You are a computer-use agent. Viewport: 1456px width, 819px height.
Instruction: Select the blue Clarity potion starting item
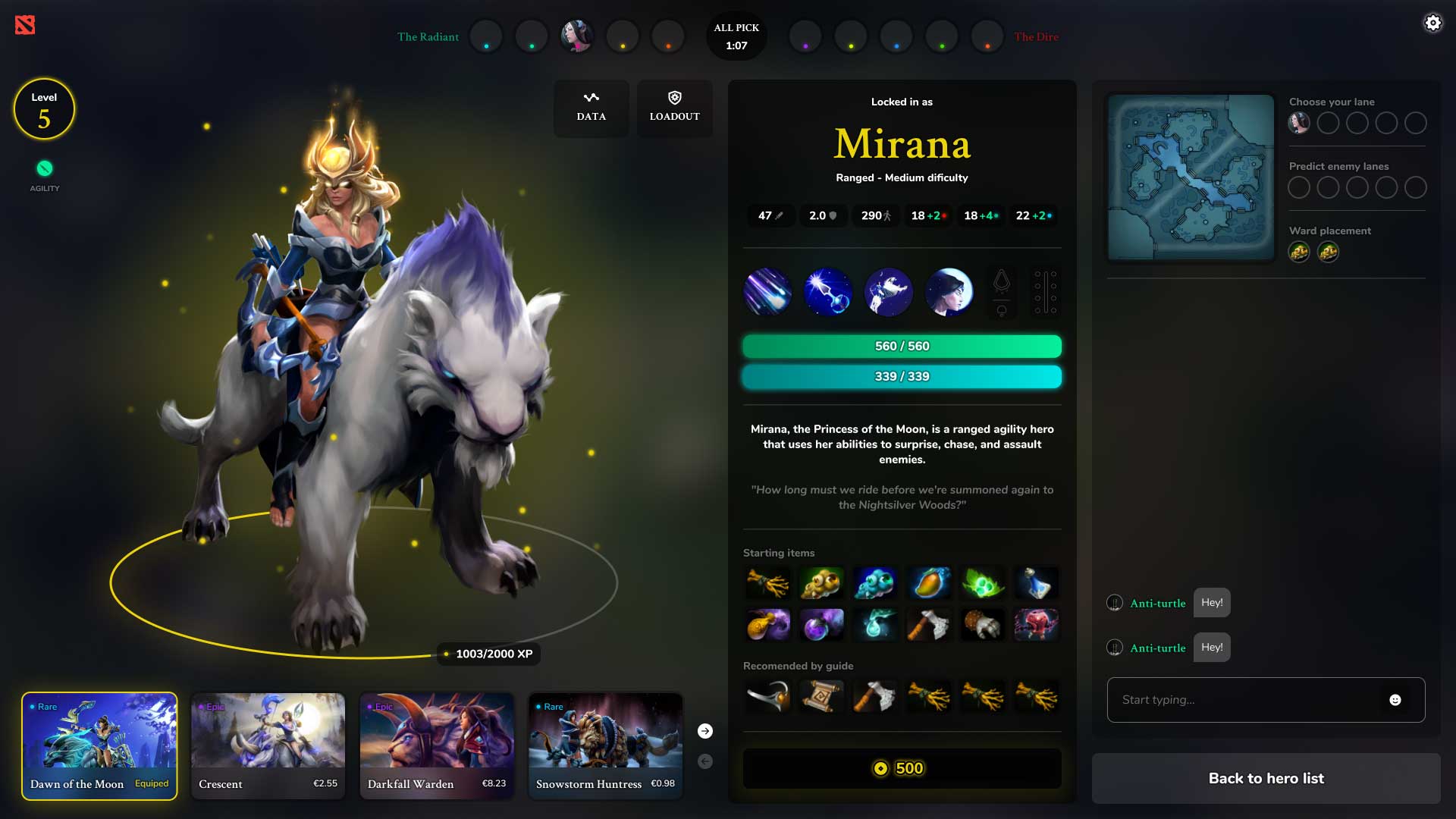pos(1036,583)
